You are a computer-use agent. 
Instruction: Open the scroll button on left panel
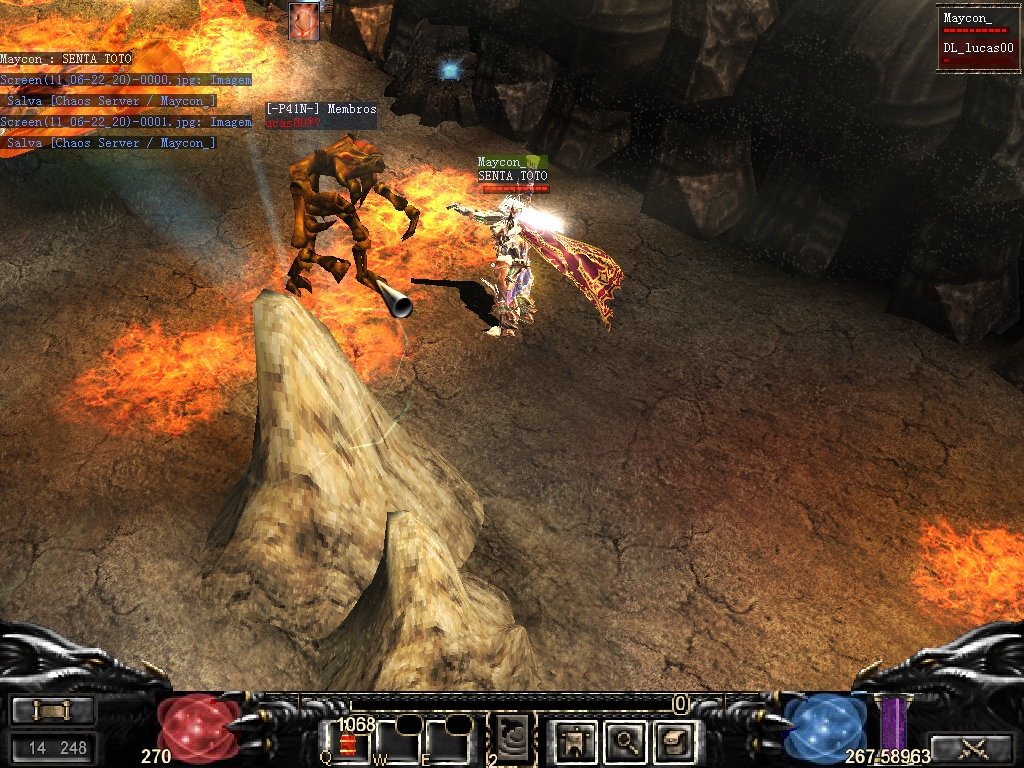click(x=52, y=711)
